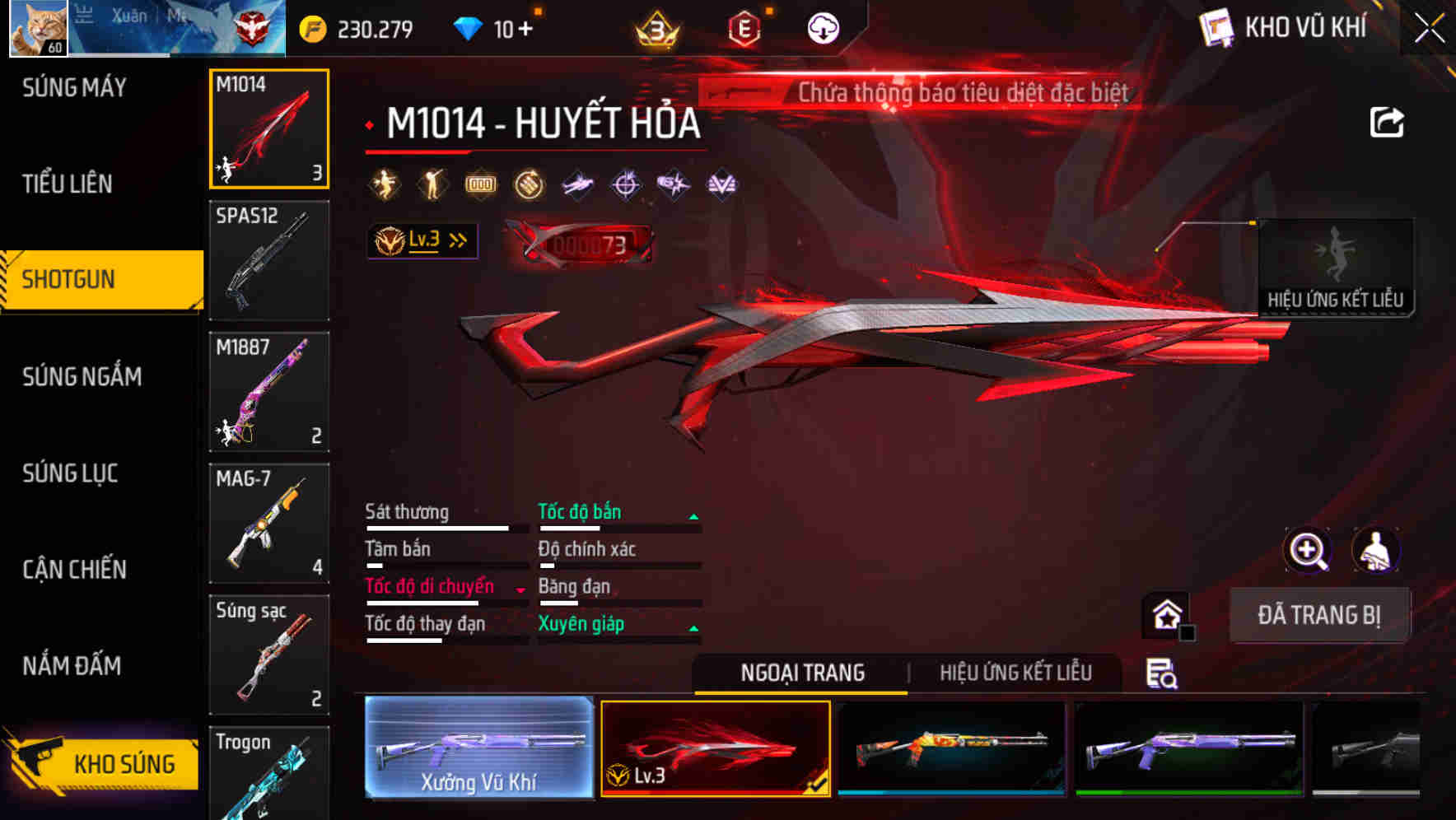The width and height of the screenshot is (1456, 820).
Task: Click the ĐÃ TRANG BỊ button
Action: click(1321, 615)
